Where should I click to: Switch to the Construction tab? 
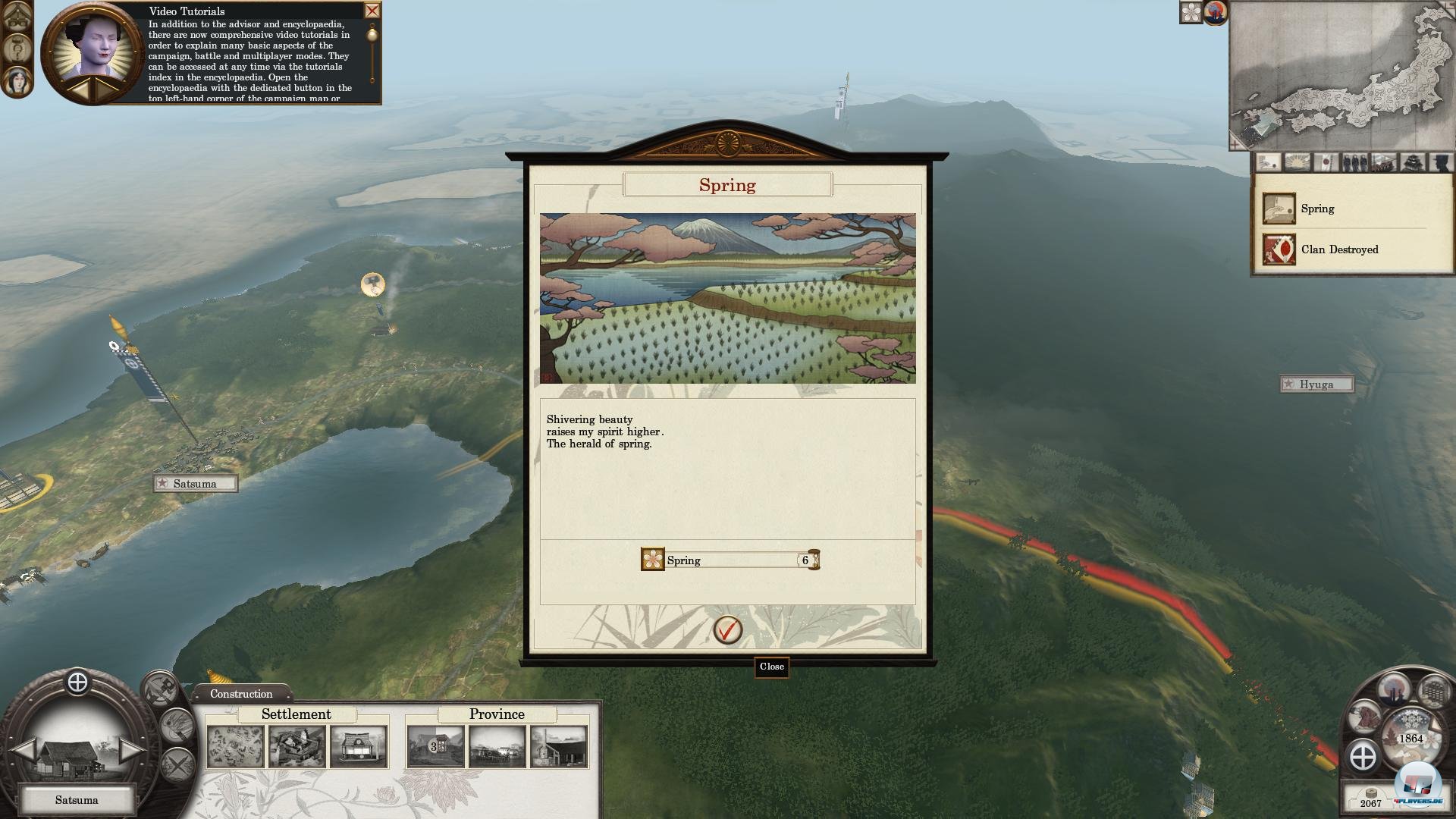pos(241,694)
